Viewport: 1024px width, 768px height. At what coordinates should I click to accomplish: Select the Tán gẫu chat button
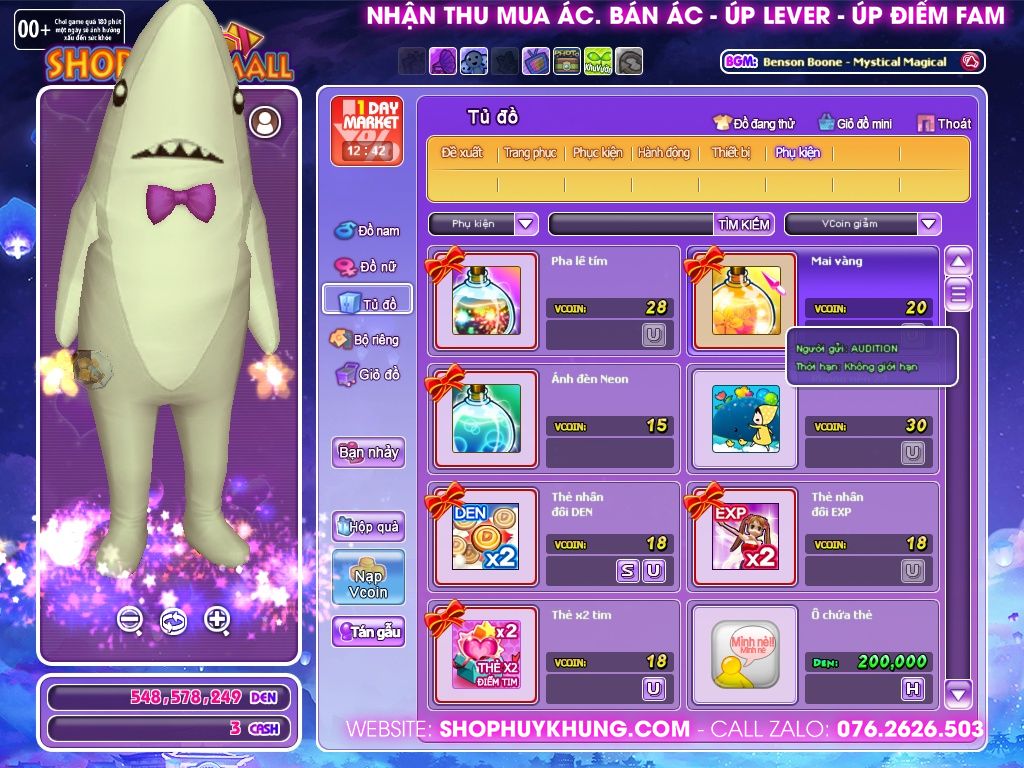pos(368,632)
